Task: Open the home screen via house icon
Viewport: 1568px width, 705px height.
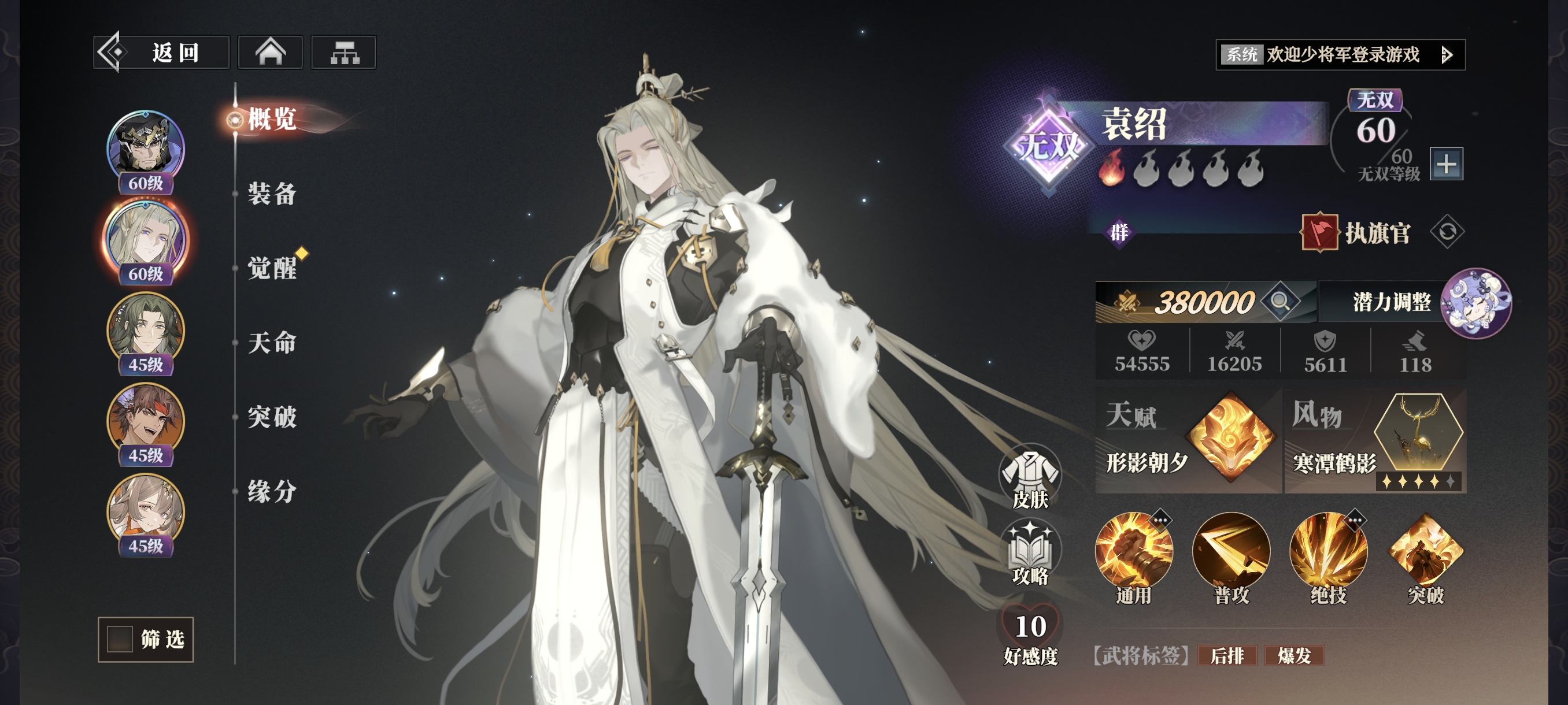Action: [x=270, y=53]
